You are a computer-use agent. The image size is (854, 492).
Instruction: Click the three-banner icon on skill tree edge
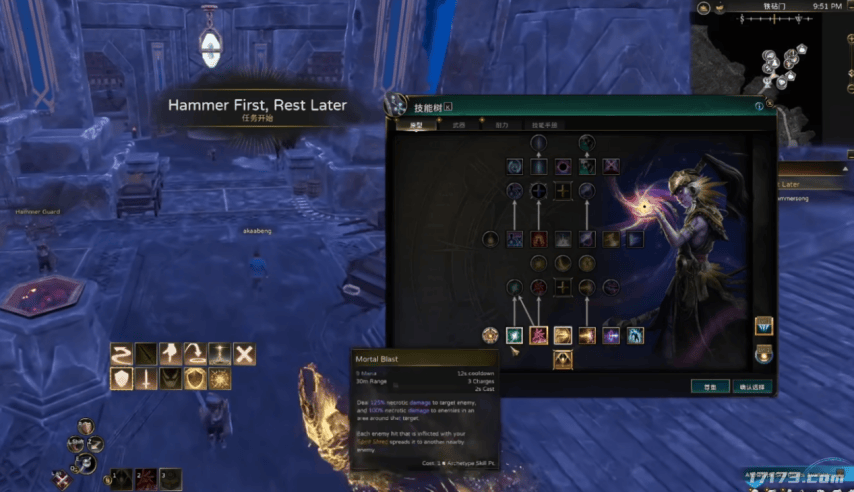click(763, 326)
